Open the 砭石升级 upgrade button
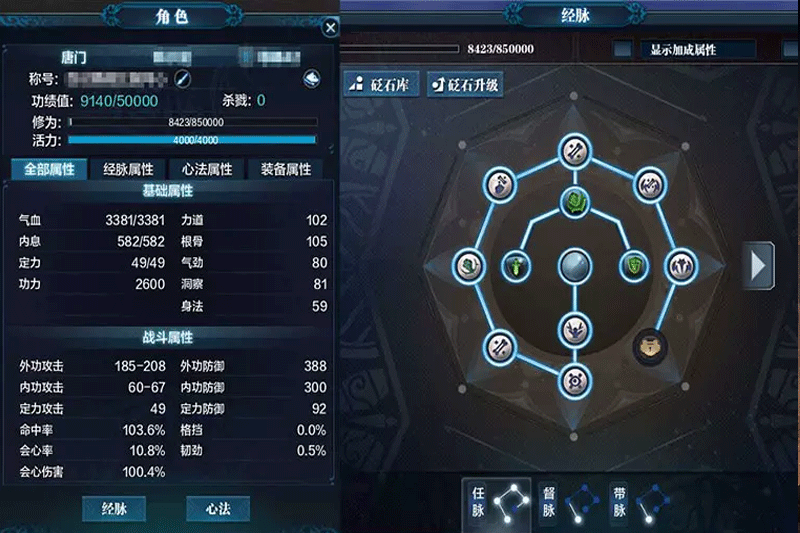800x533 pixels. (464, 84)
